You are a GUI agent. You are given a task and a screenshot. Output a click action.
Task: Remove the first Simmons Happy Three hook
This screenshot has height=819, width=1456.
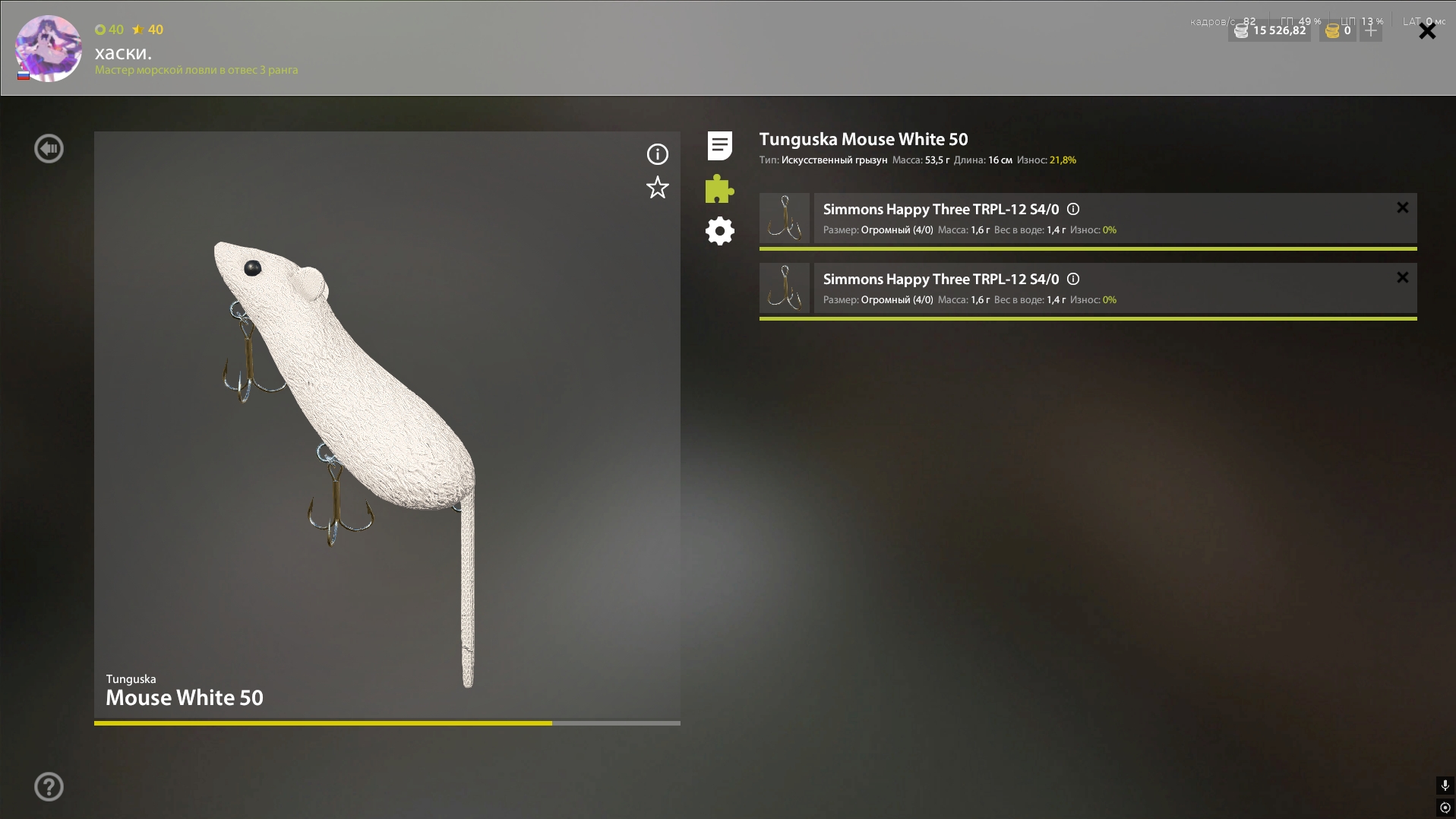[x=1402, y=207]
